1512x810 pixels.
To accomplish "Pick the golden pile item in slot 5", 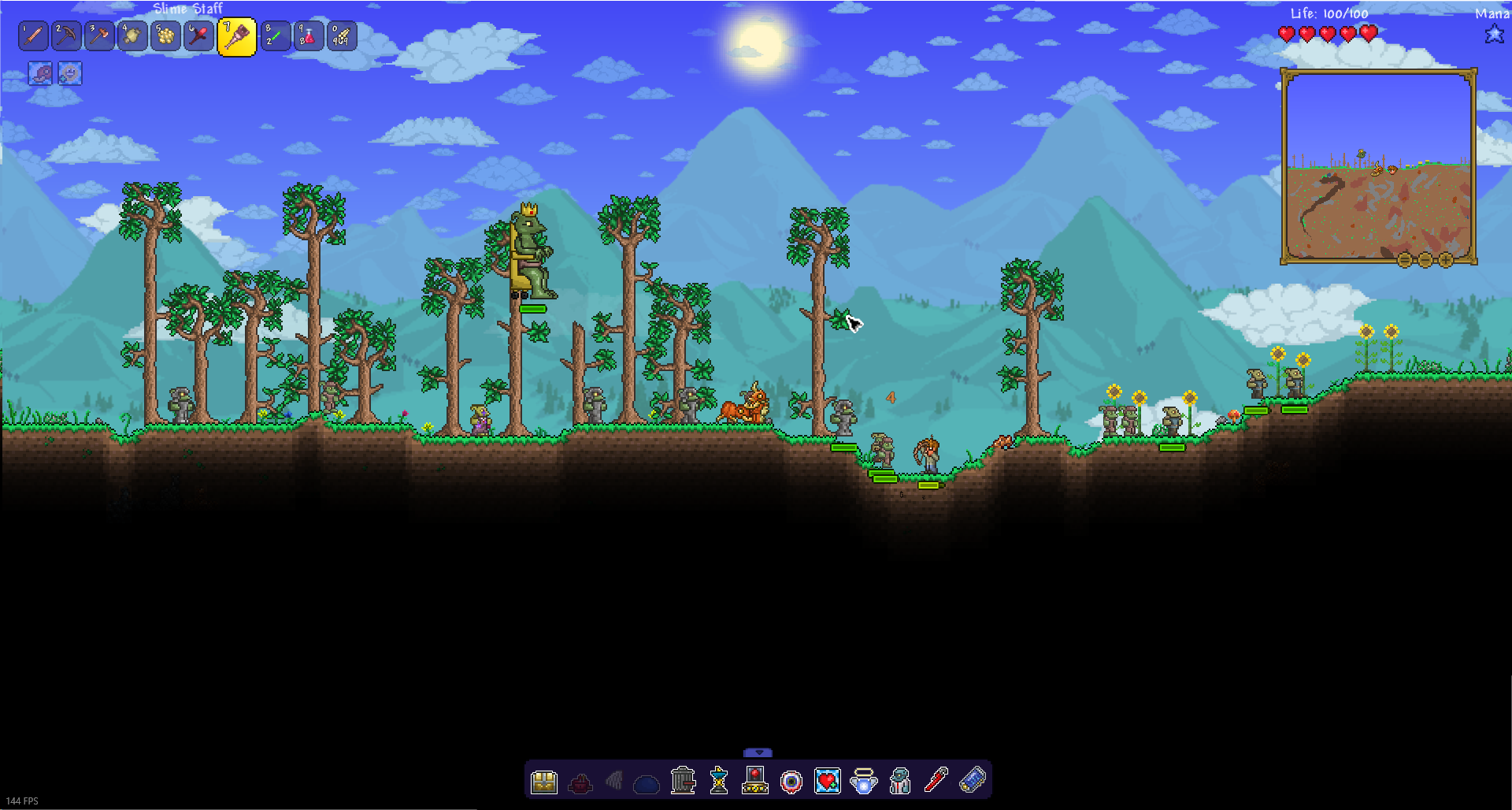I will coord(166,36).
